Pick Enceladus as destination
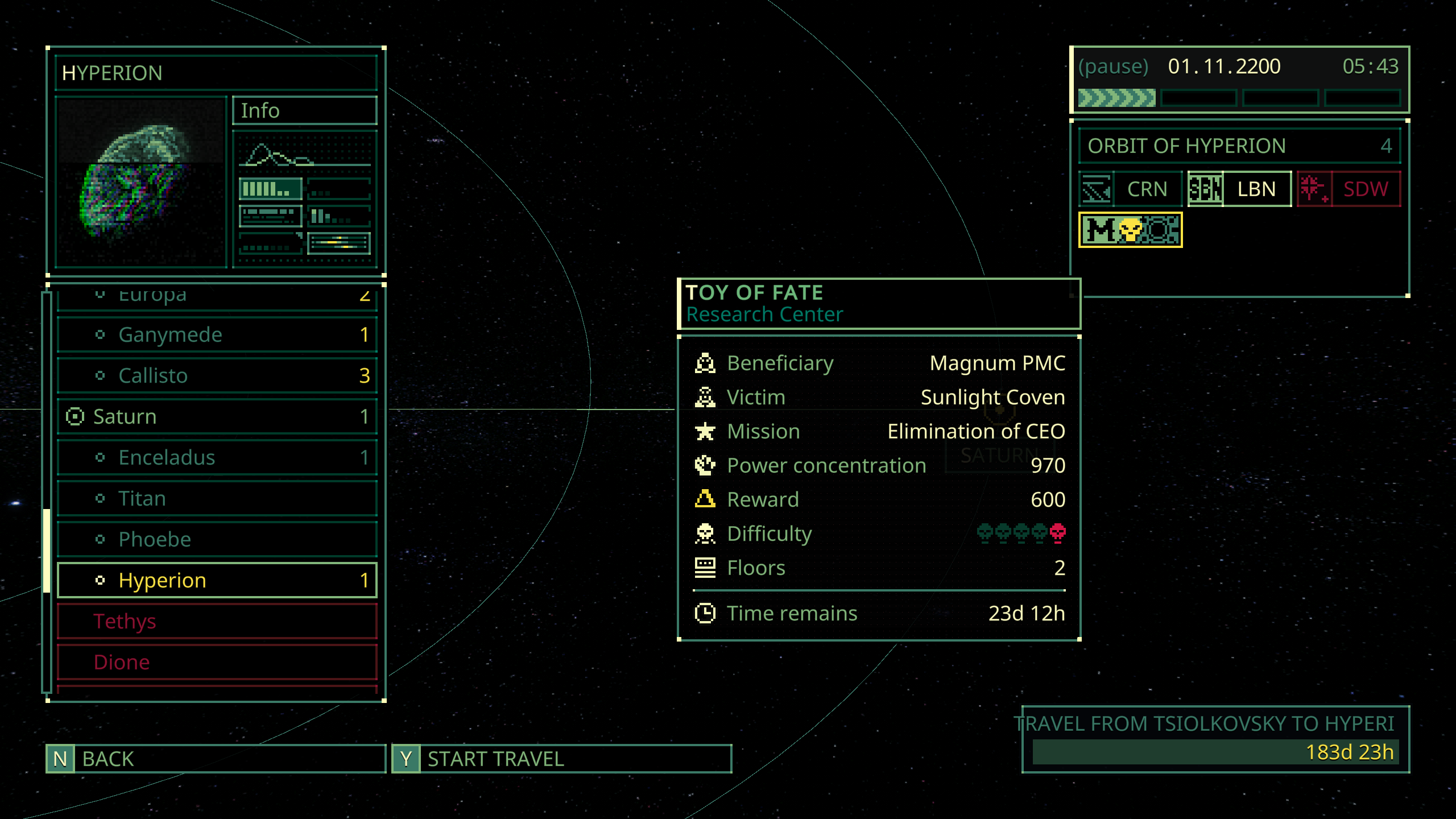The width and height of the screenshot is (1456, 819). pyautogui.click(x=216, y=457)
